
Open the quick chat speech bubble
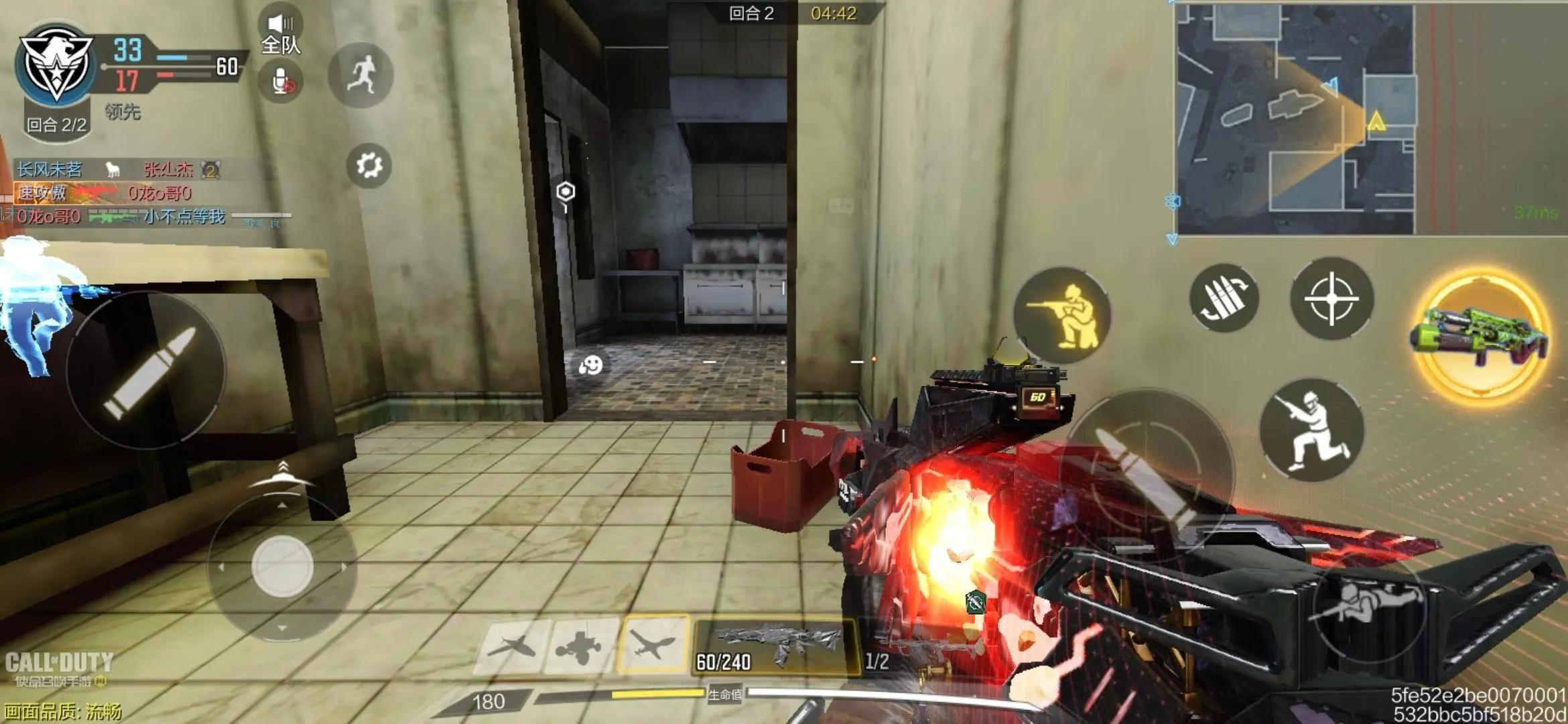click(841, 206)
